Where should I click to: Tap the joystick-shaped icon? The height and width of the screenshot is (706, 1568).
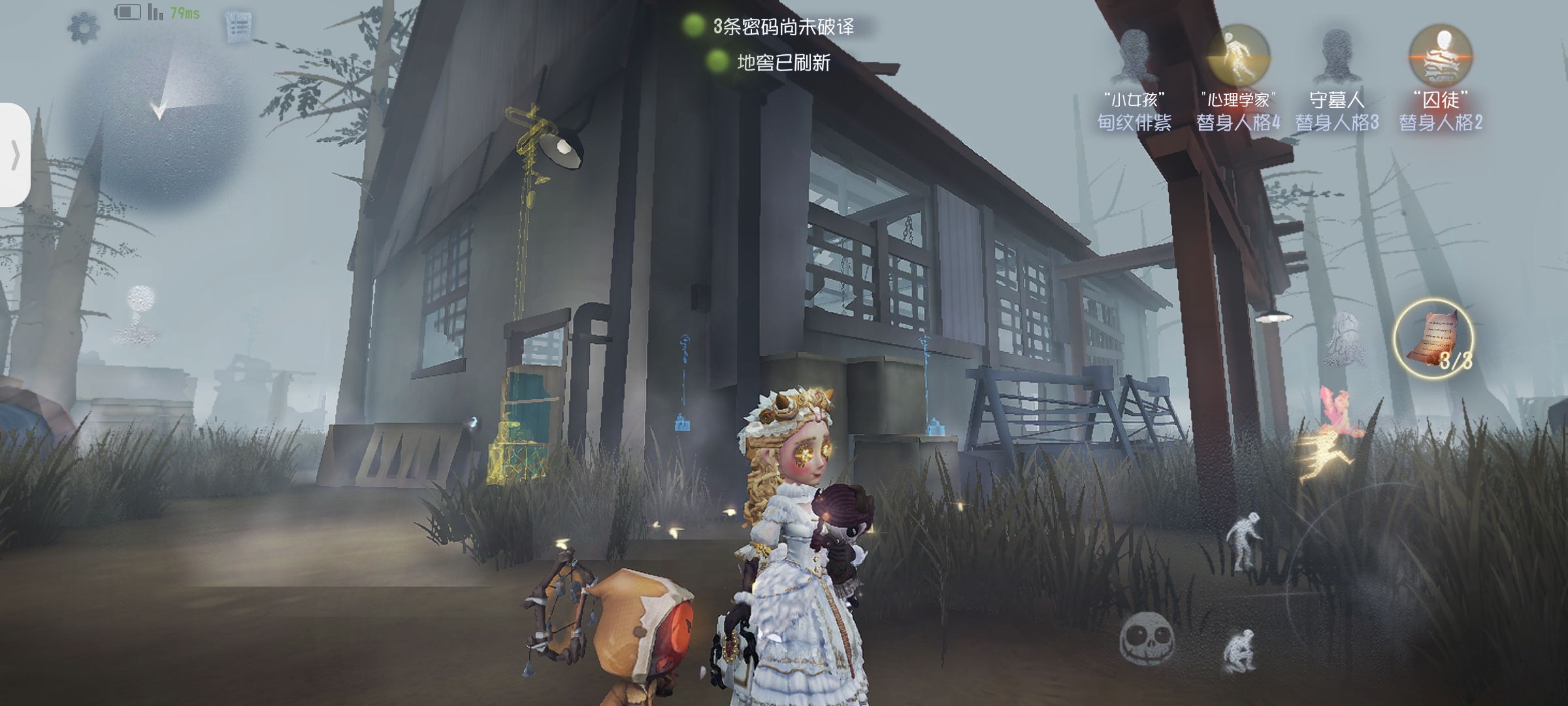click(140, 314)
